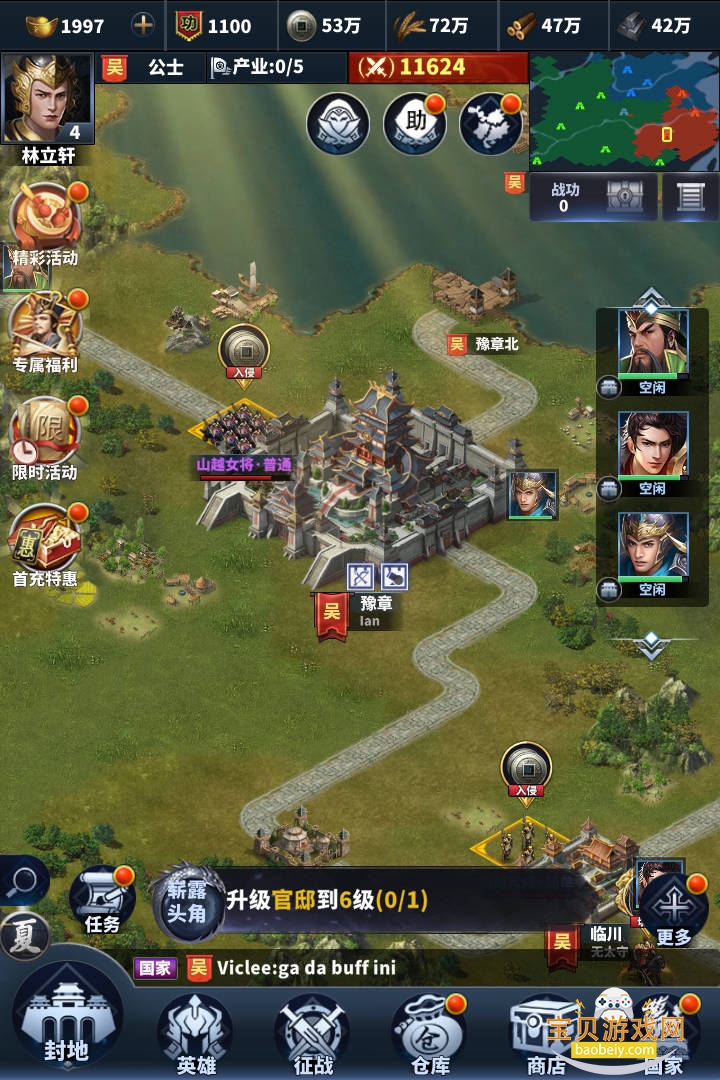
Task: Open 限时活动 limited-time event icon
Action: click(x=45, y=438)
